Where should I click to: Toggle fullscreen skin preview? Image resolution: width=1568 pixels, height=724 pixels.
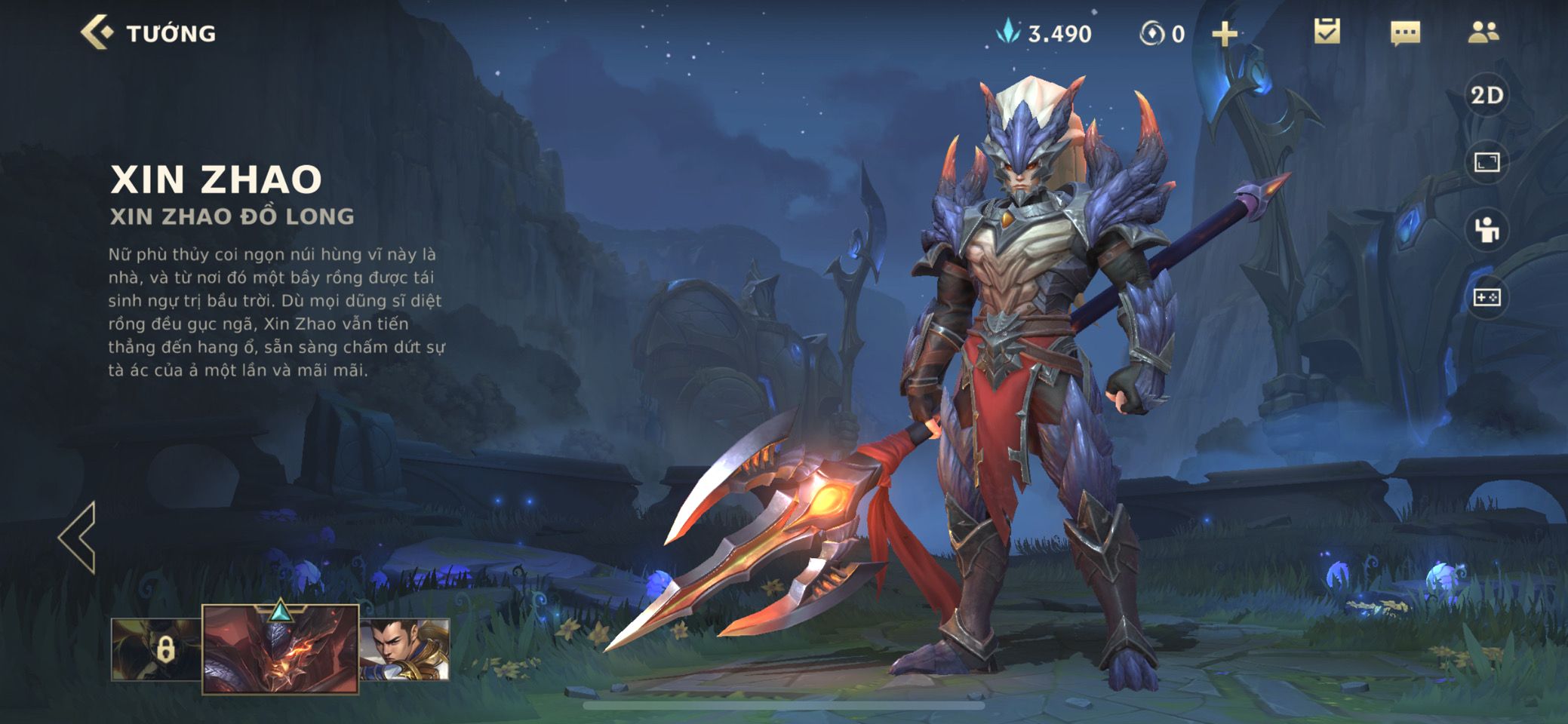[x=1487, y=162]
